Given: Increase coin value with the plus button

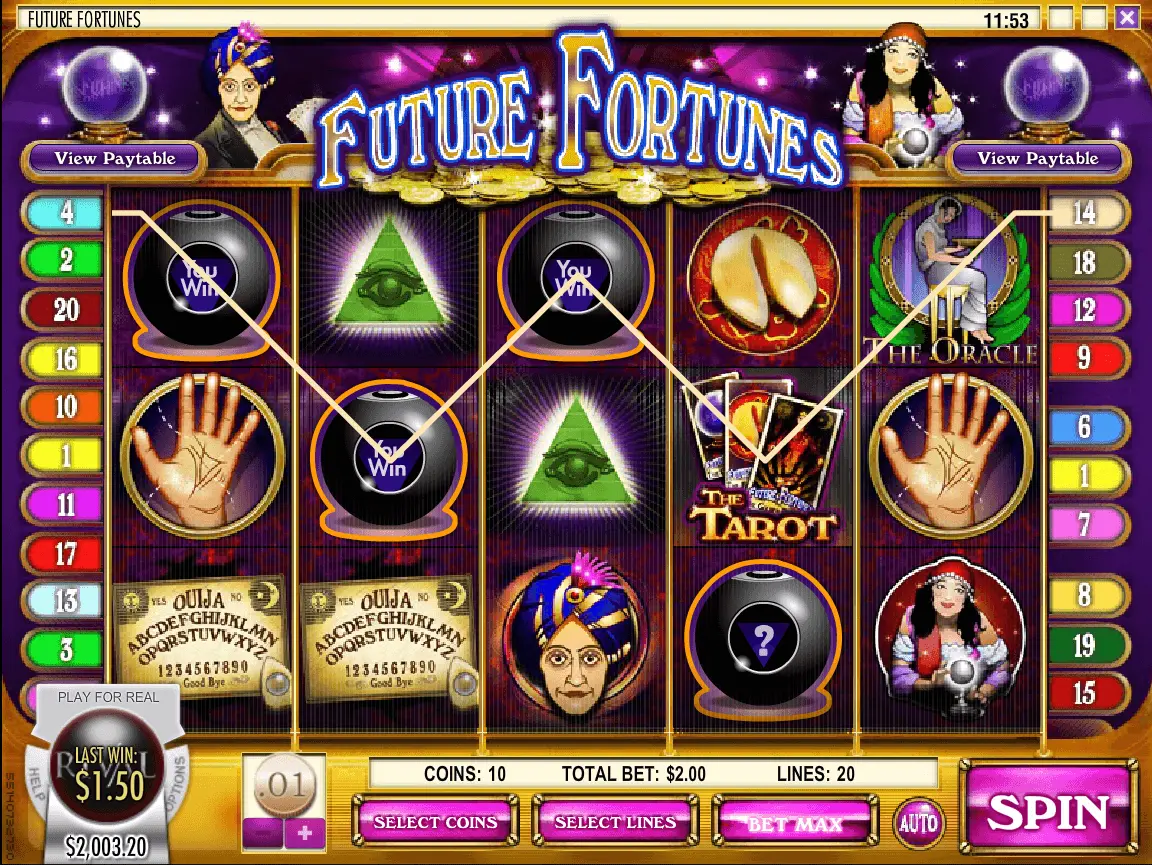Looking at the screenshot, I should pos(305,832).
